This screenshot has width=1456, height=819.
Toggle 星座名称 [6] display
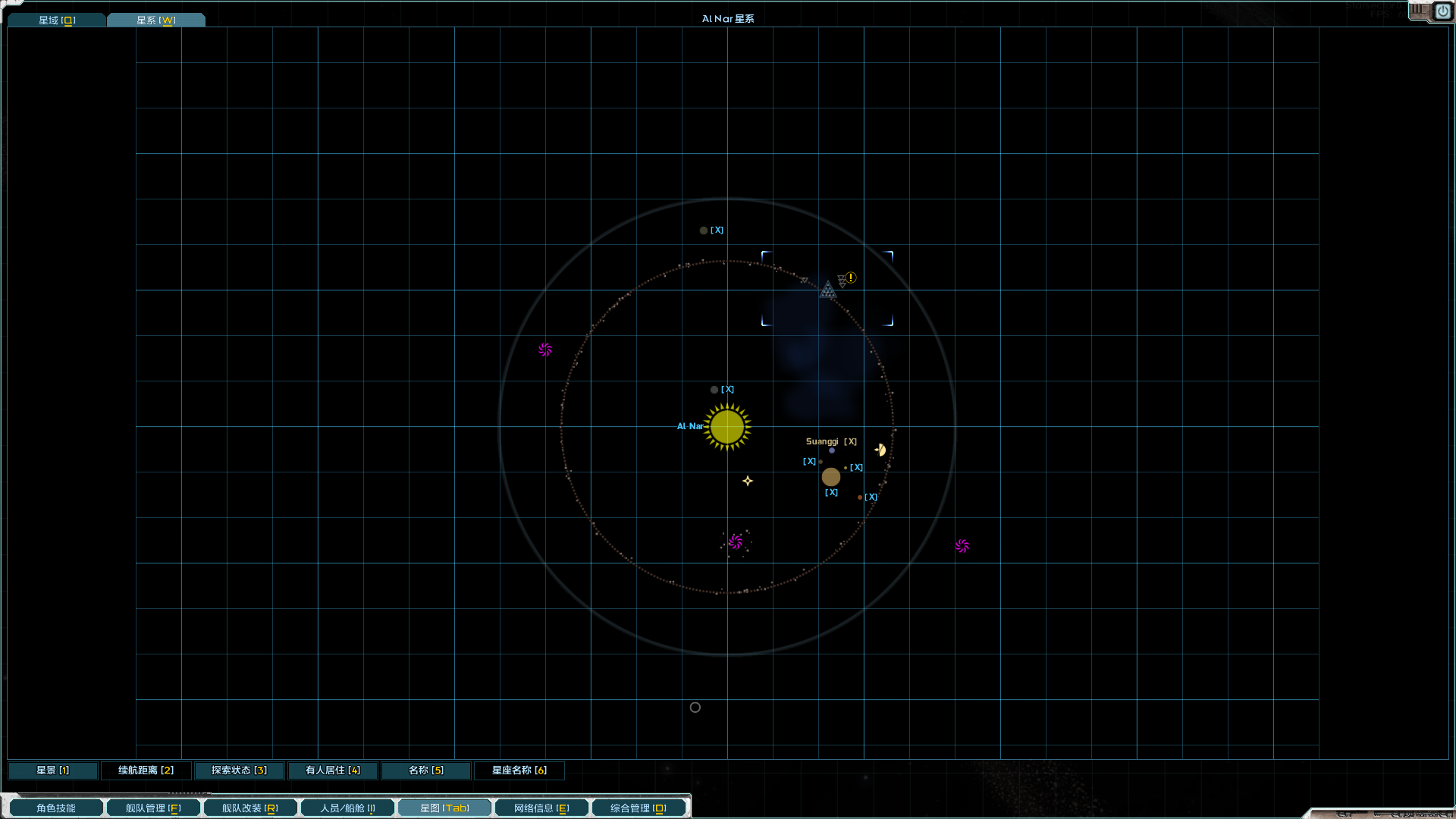click(519, 770)
